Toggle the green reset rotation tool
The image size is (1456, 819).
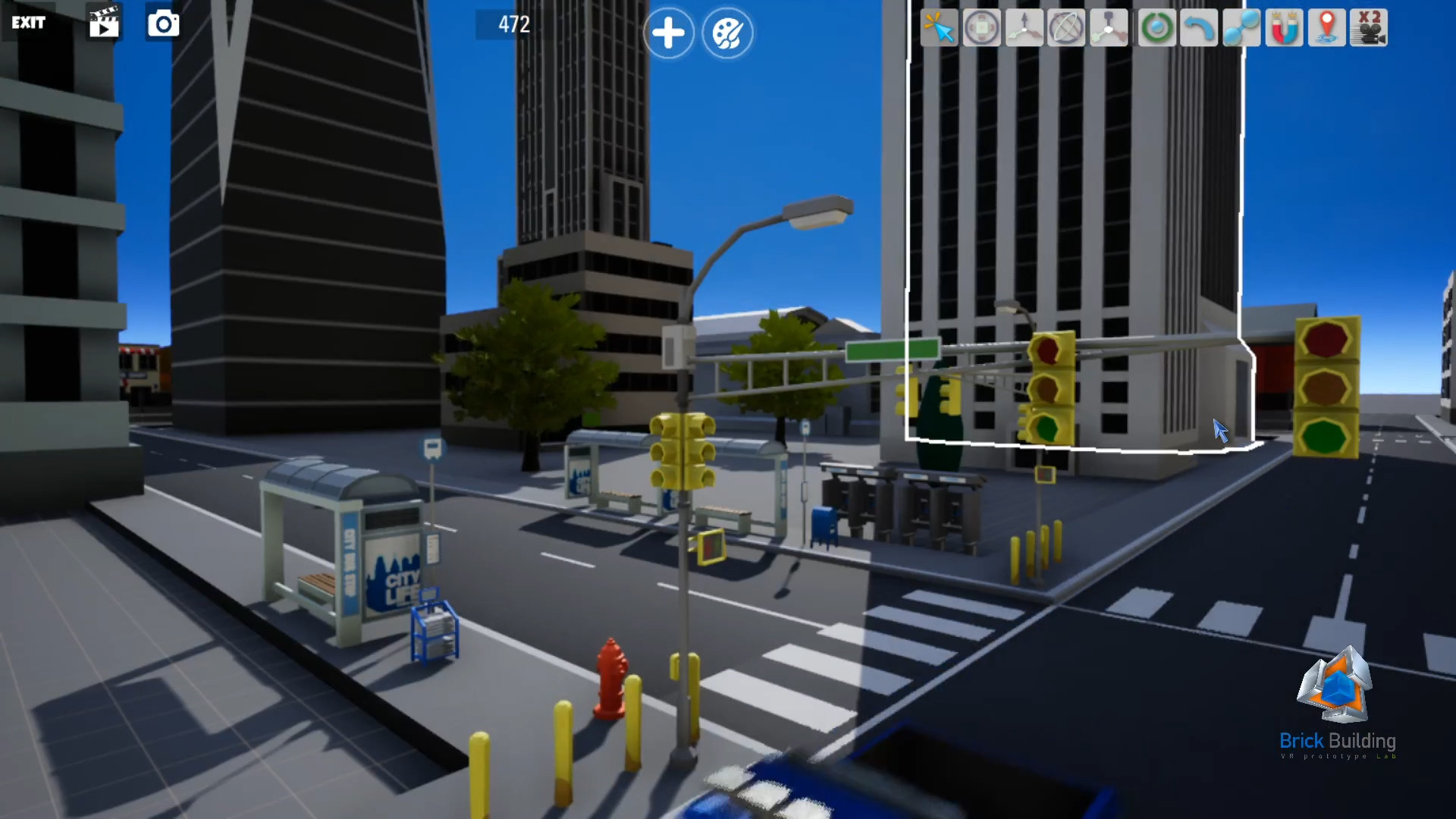[x=1156, y=27]
